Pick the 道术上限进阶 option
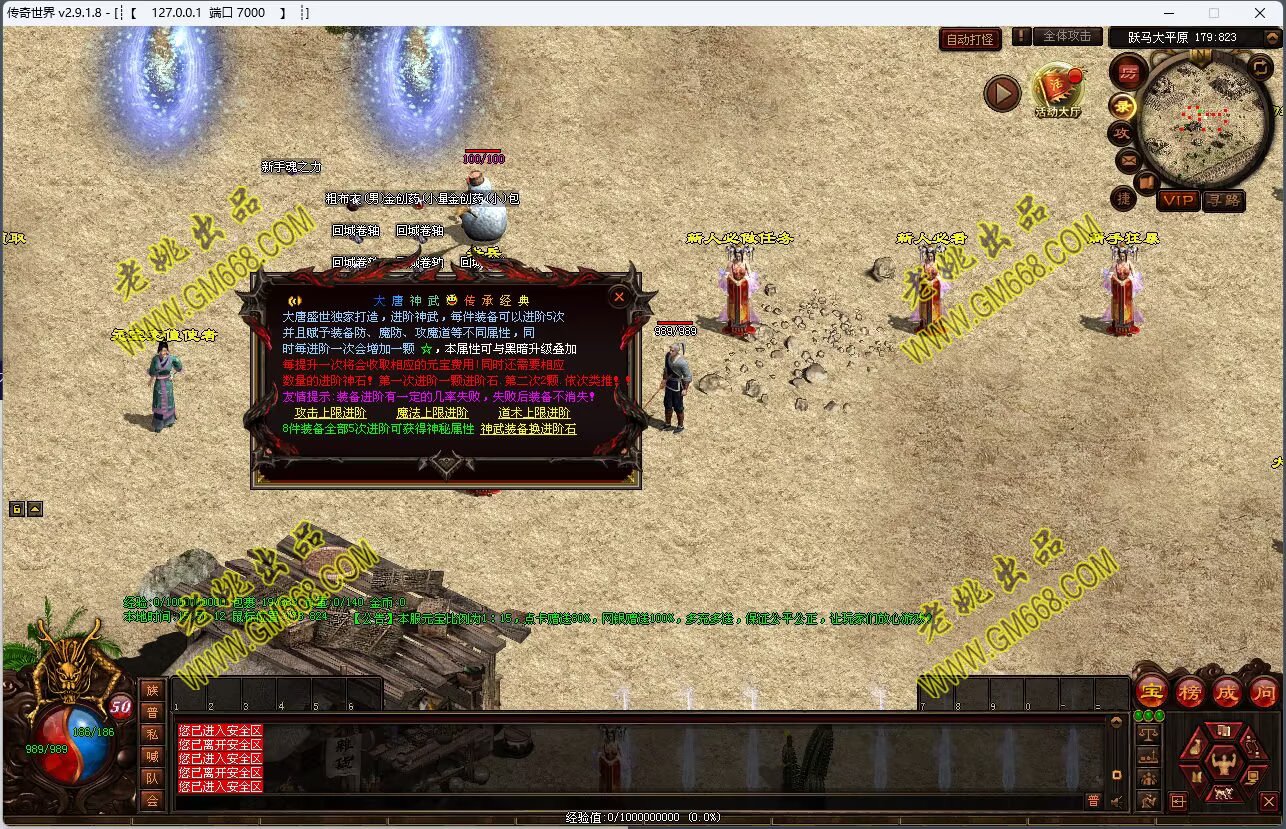Image resolution: width=1286 pixels, height=829 pixels. (x=534, y=413)
